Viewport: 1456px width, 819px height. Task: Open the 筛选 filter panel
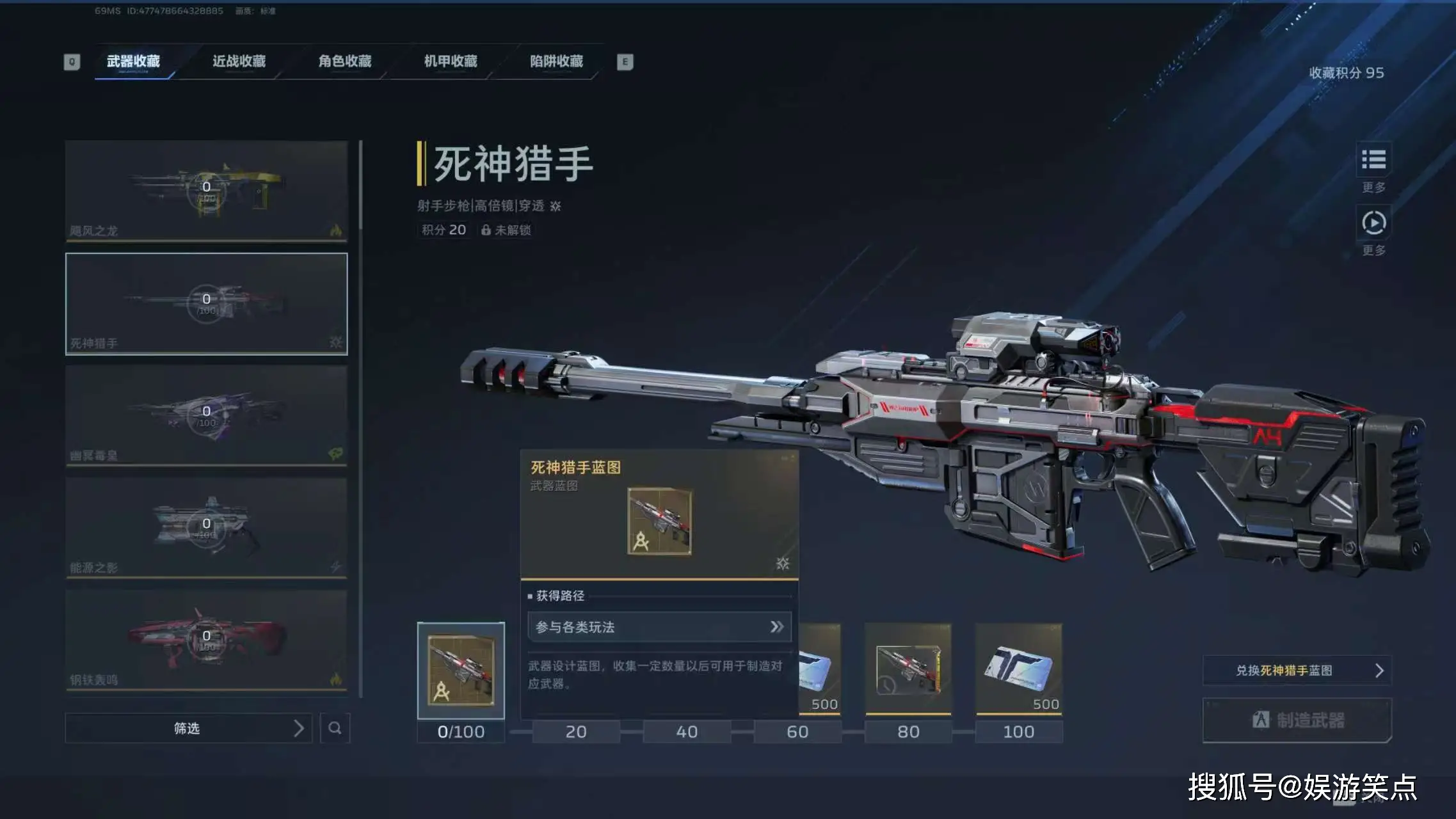click(186, 728)
